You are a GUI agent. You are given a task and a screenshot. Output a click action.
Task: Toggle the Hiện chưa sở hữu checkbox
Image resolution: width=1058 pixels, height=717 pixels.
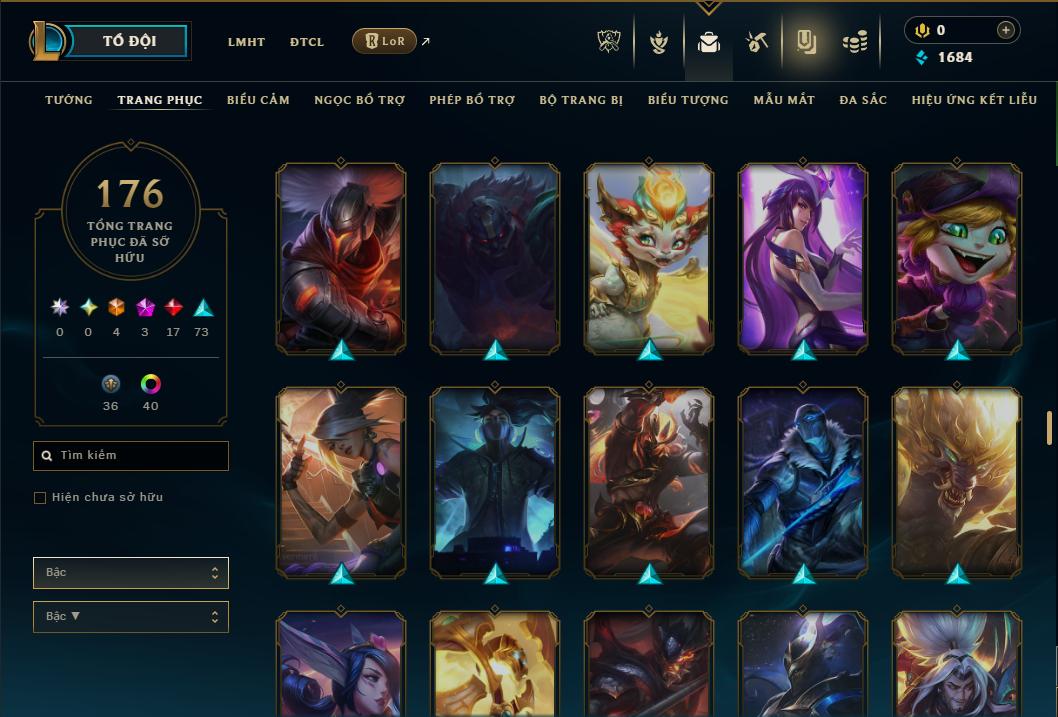[40, 498]
